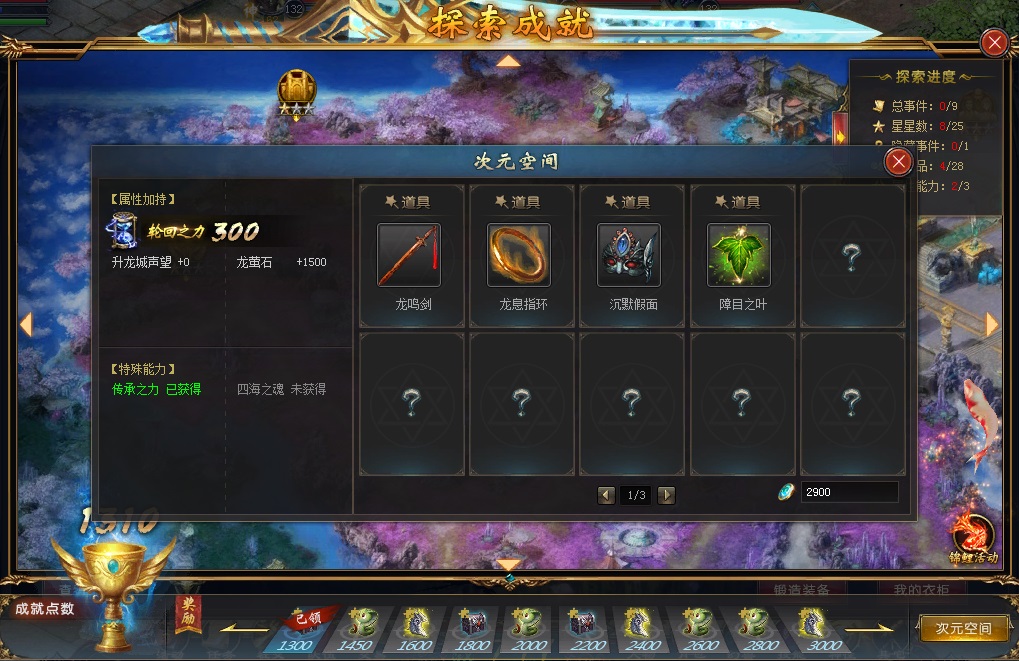This screenshot has width=1019, height=661.
Task: Move the map left with the arrow
Action: pyautogui.click(x=26, y=324)
